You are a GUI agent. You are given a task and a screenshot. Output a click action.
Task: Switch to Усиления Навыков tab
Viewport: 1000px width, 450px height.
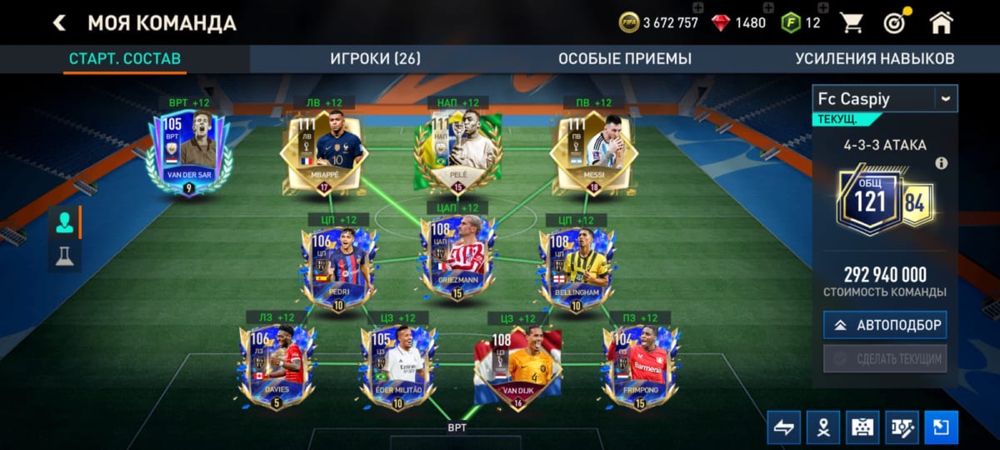point(875,58)
